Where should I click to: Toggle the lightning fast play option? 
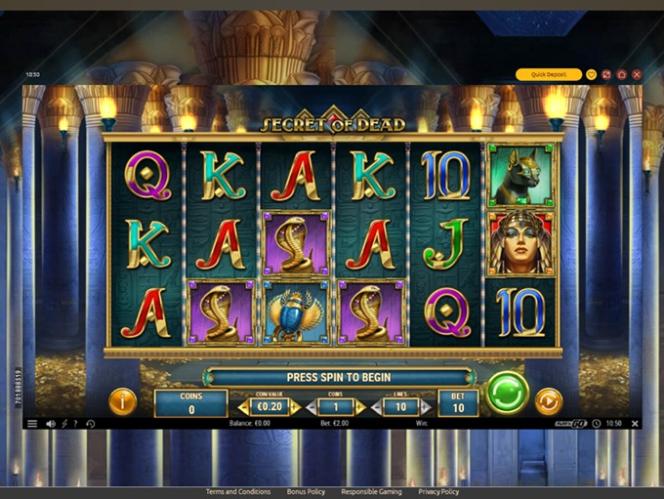pyautogui.click(x=65, y=424)
